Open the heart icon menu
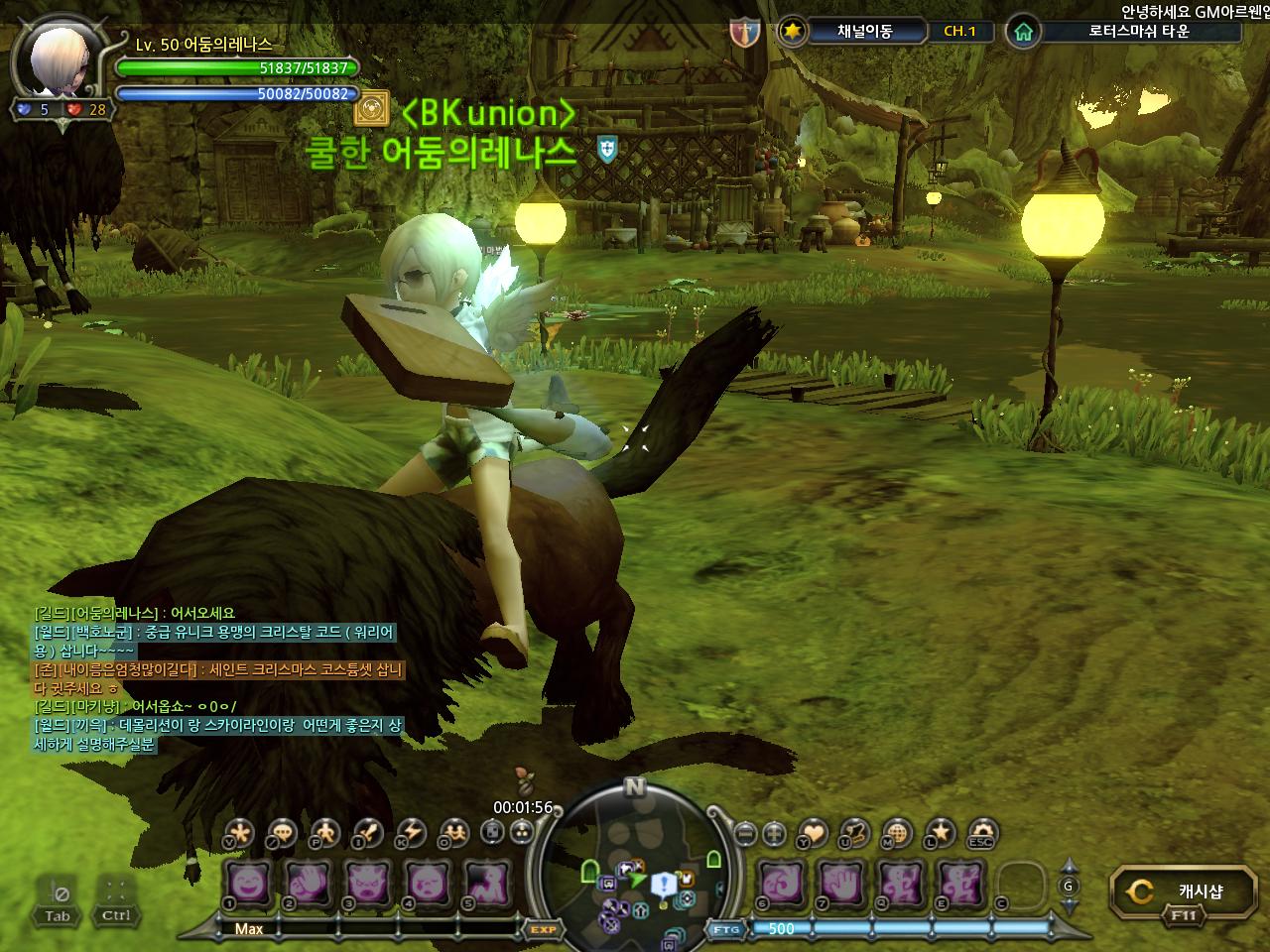The image size is (1270, 952). tap(813, 833)
